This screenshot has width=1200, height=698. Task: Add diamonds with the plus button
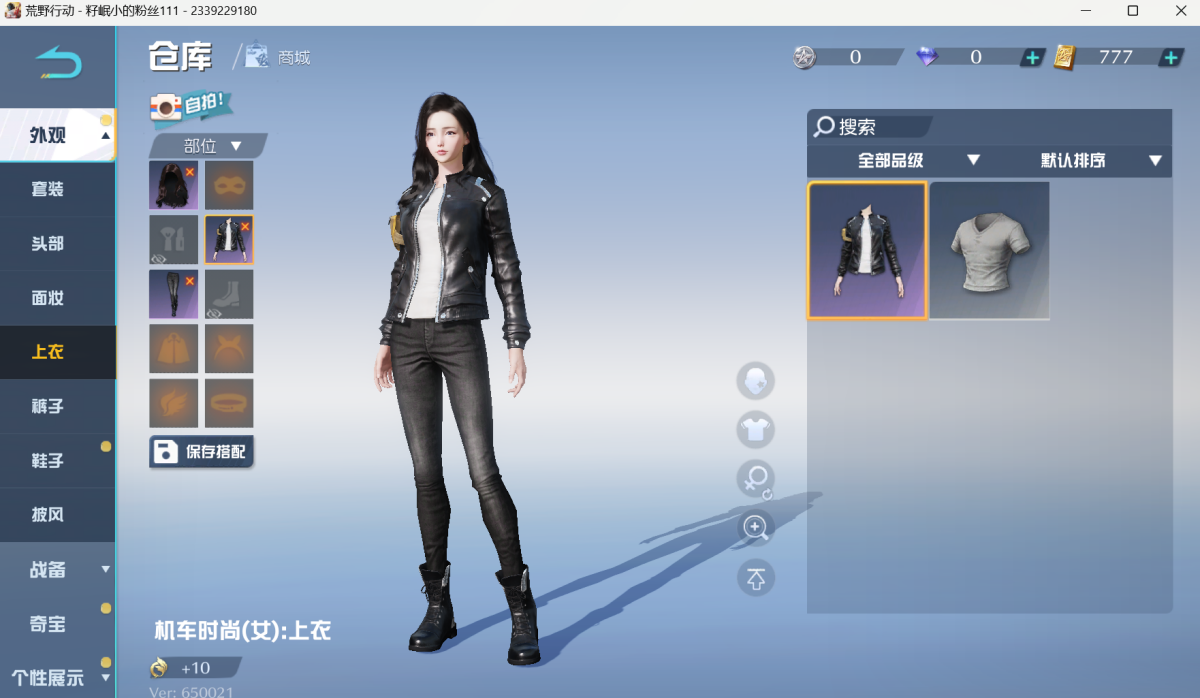point(1033,57)
